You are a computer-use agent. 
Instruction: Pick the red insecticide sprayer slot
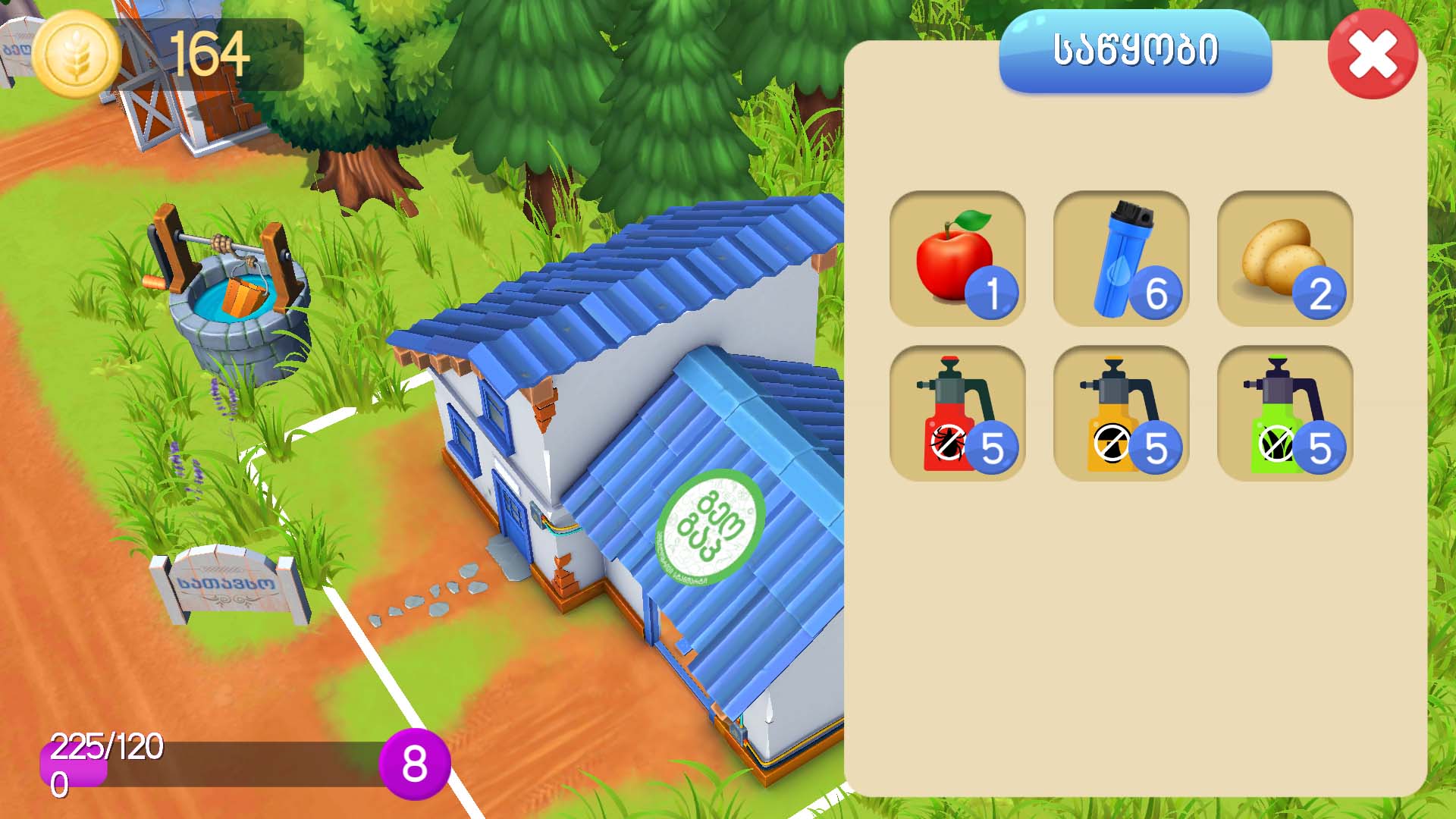coord(957,413)
